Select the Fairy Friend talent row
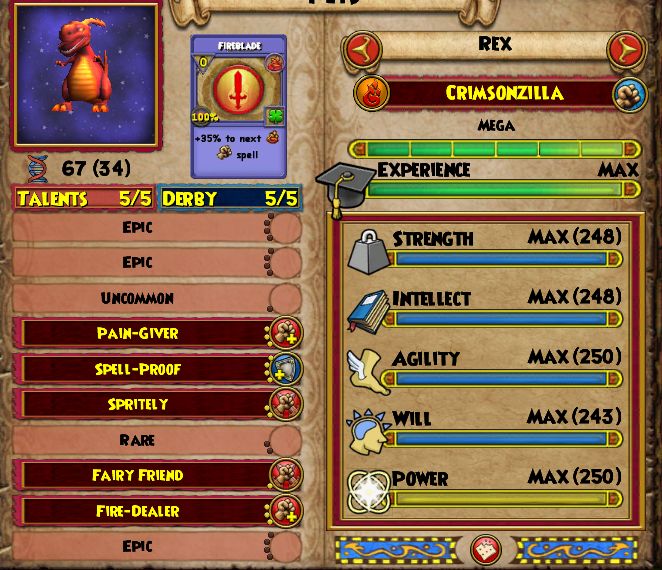Image resolution: width=662 pixels, height=570 pixels. pyautogui.click(x=140, y=475)
